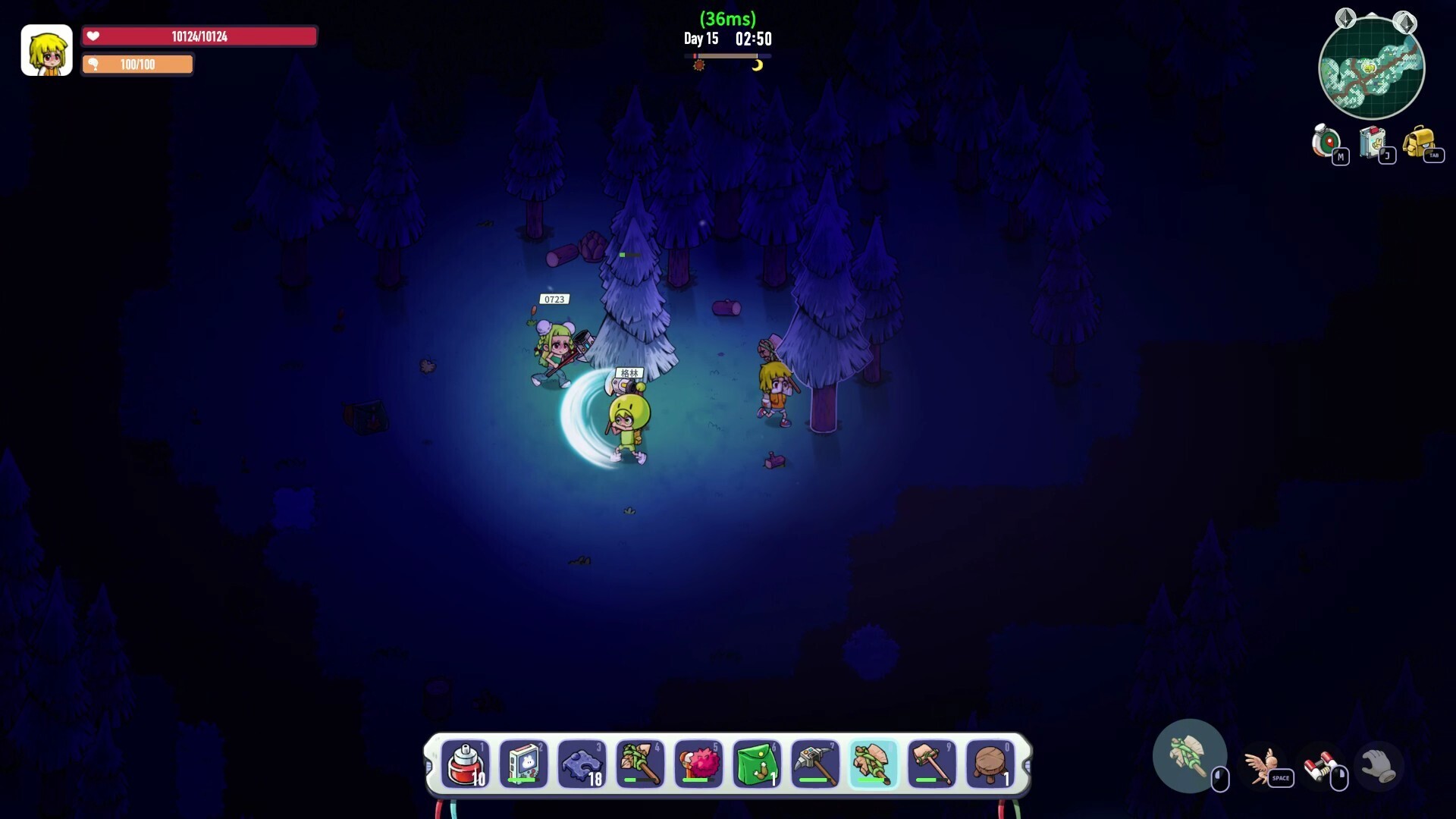Click the left crystal marker on minimap
The width and height of the screenshot is (1456, 819).
click(1345, 18)
